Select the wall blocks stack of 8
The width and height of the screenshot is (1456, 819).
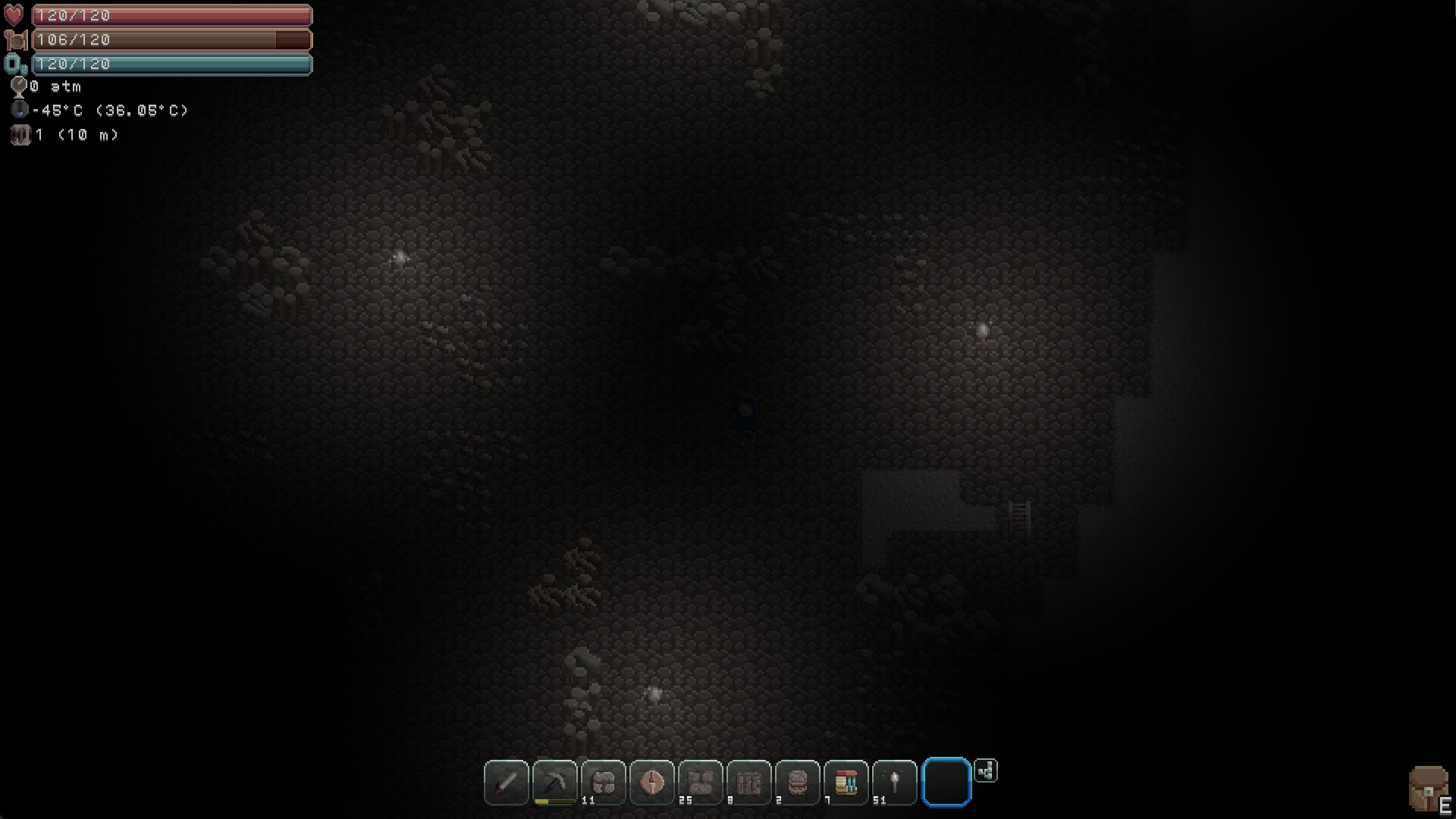click(748, 781)
